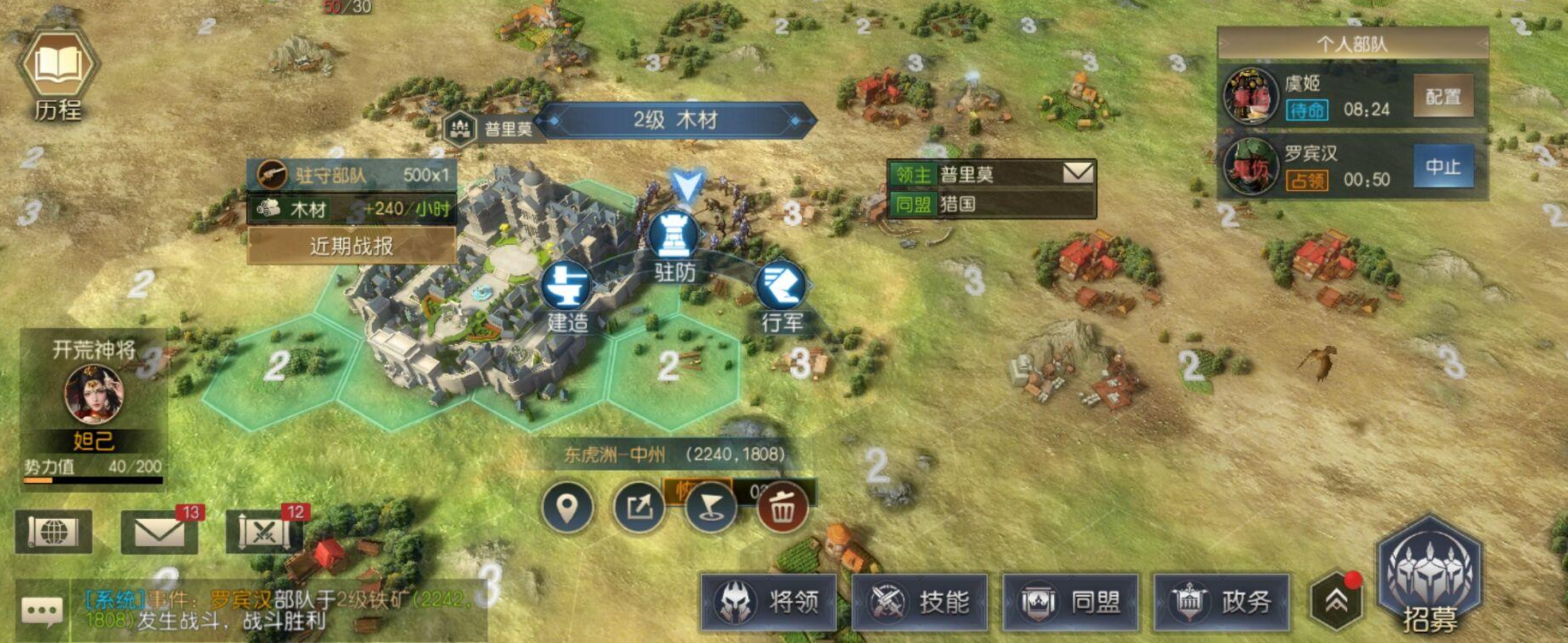The image size is (1568, 643).
Task: Open the 同盟 alliance menu
Action: 1072,602
